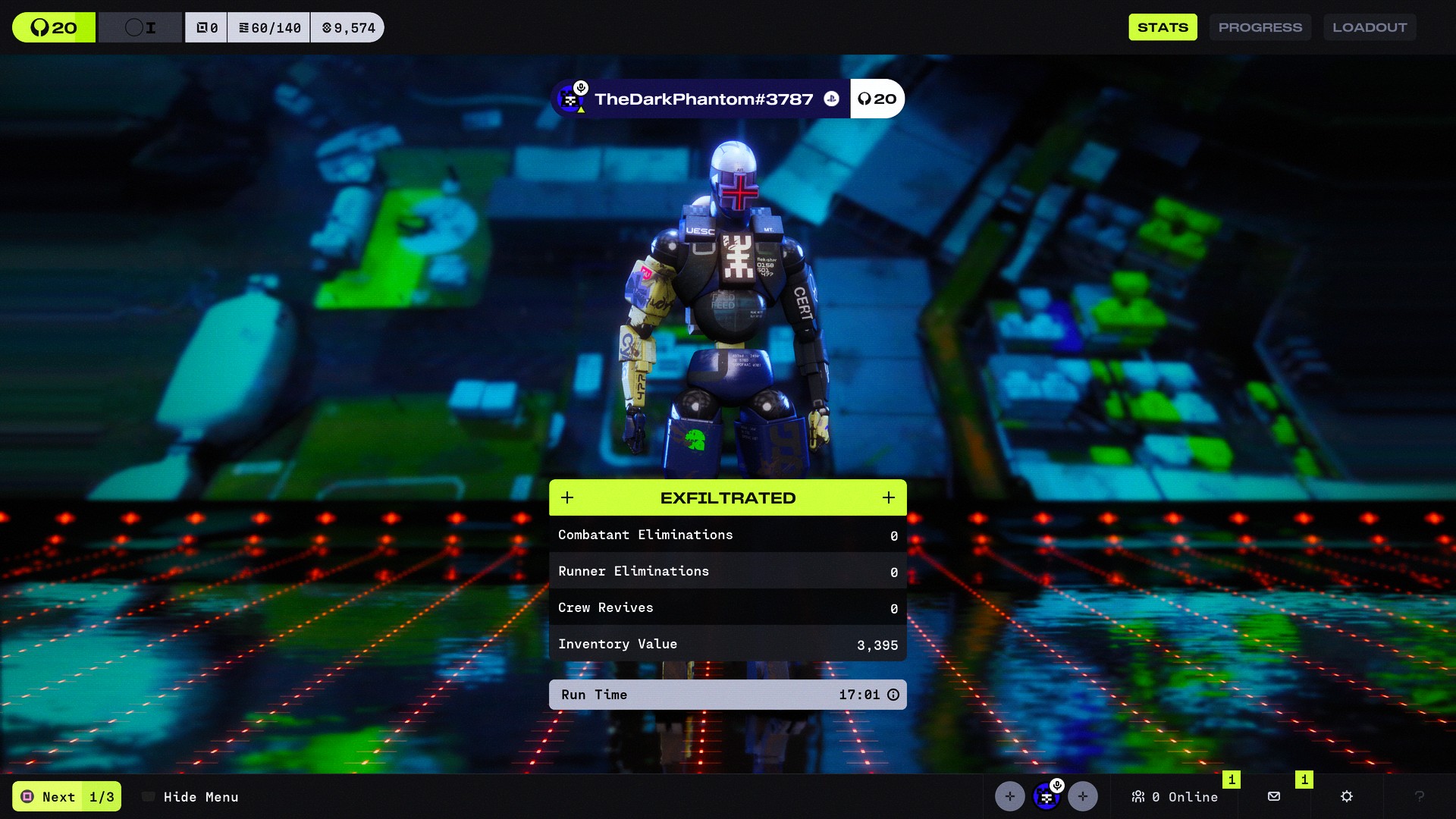Click TheDarkPhantom#3787 player nameplate
The image size is (1456, 819).
pyautogui.click(x=703, y=99)
